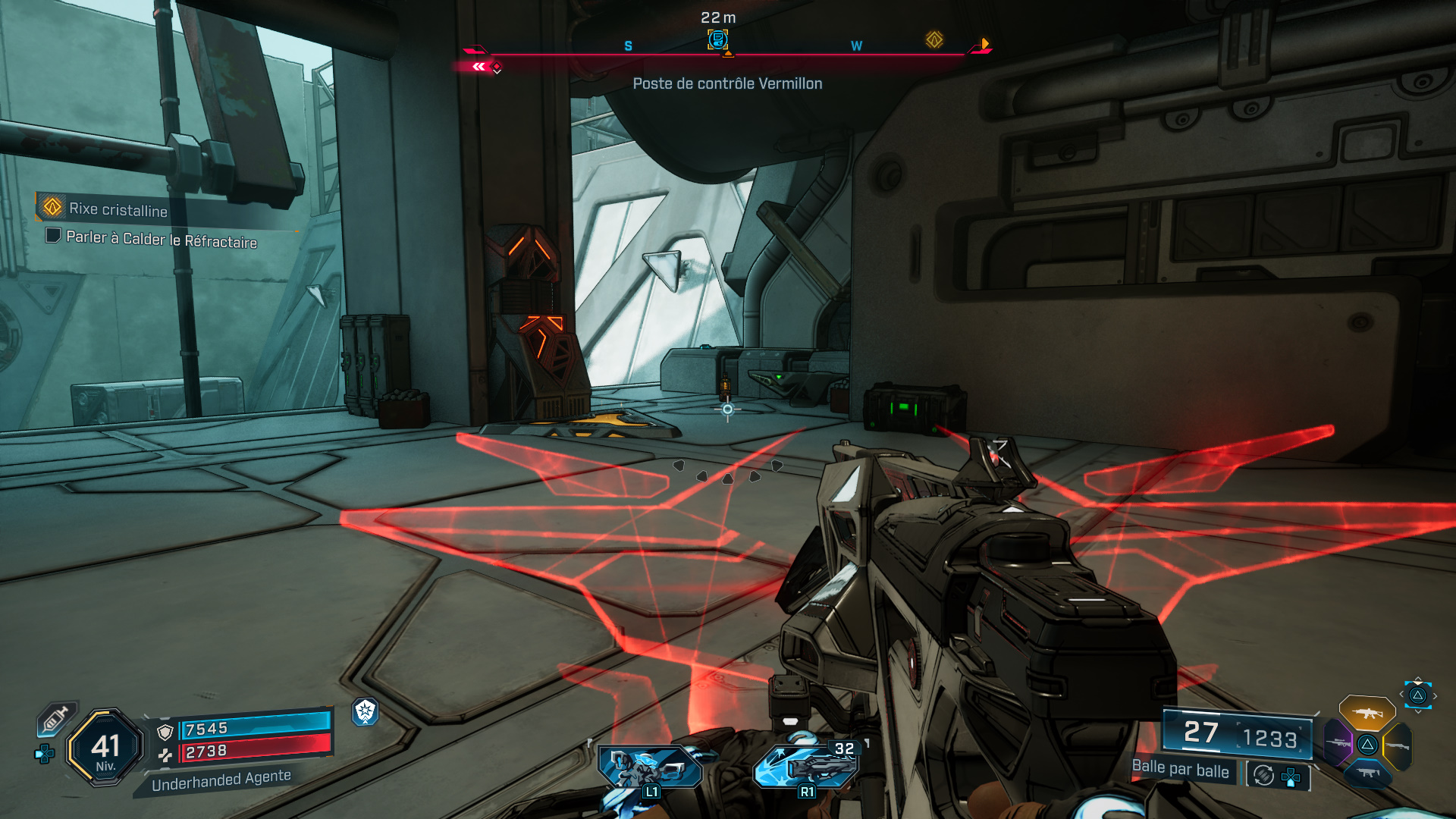
Task: Expand the right chevron of the weapon selector
Action: (x=1435, y=695)
